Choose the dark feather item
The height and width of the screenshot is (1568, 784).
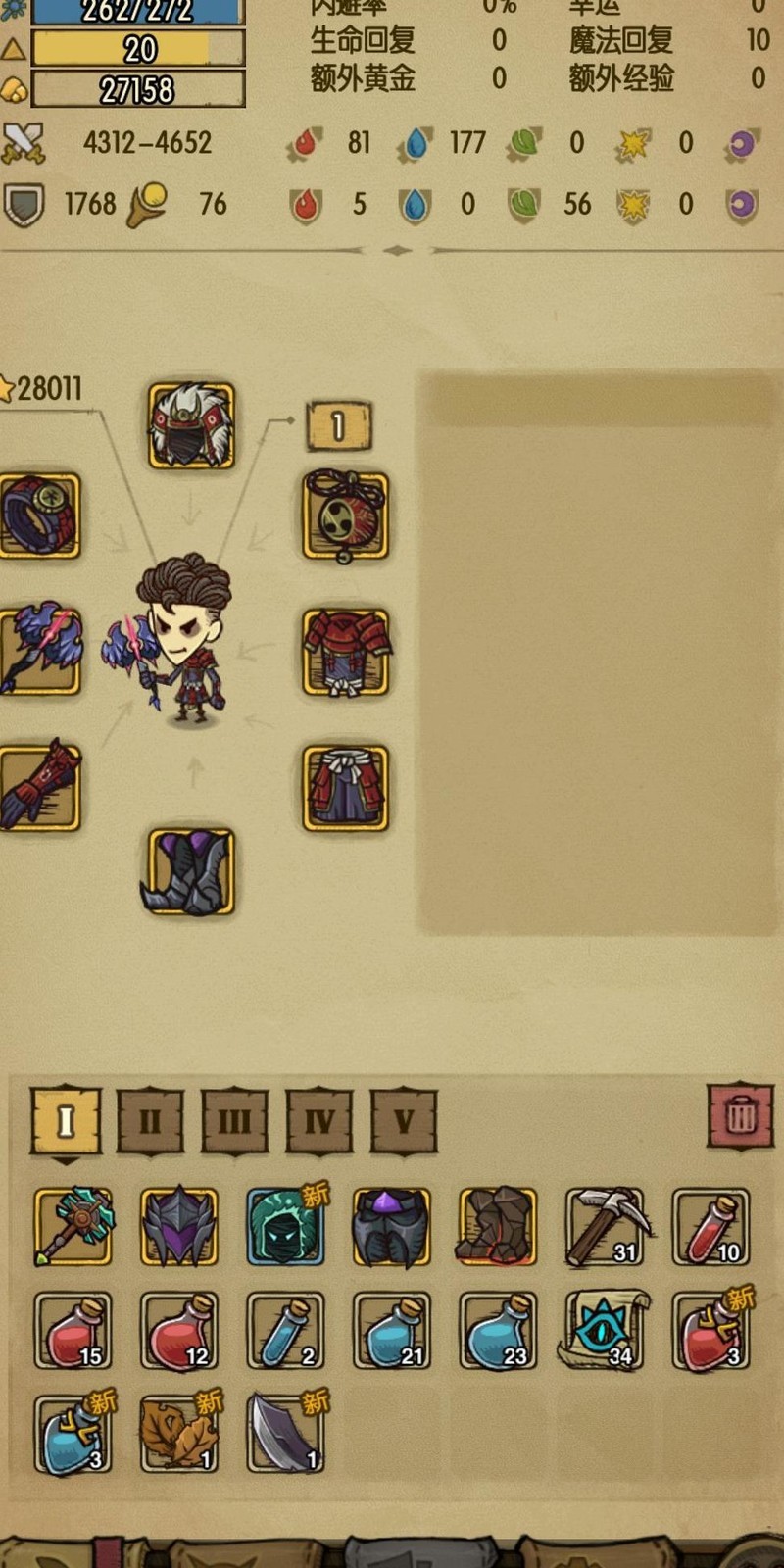click(285, 1435)
